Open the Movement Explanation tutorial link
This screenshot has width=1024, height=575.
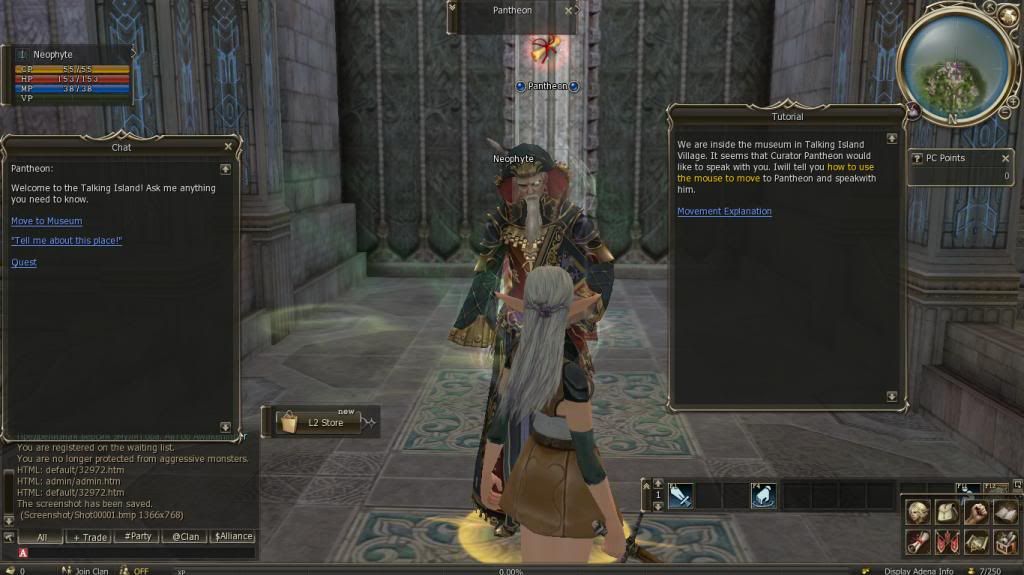(x=724, y=212)
